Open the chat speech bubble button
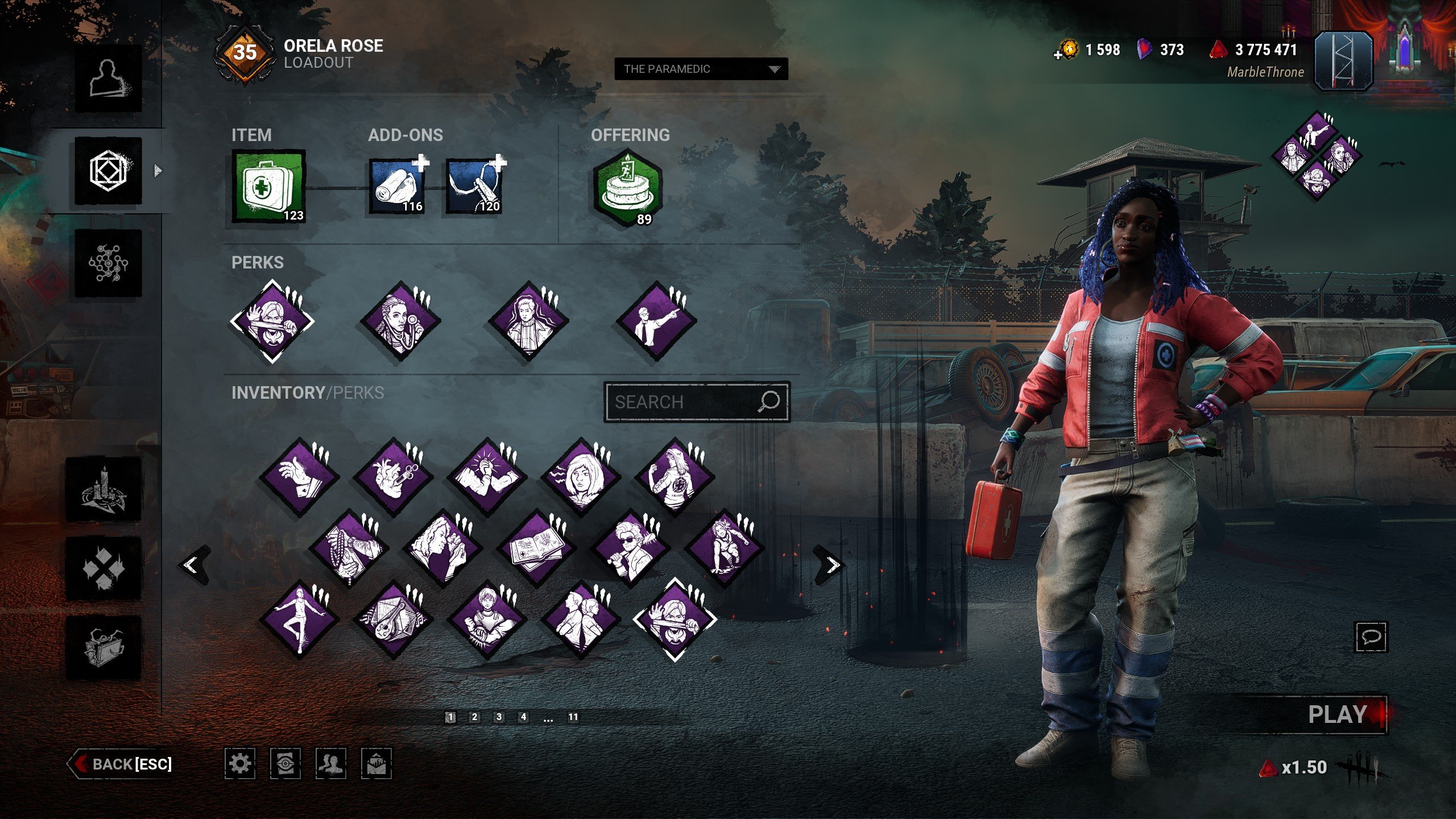Image resolution: width=1456 pixels, height=819 pixels. 1371,636
